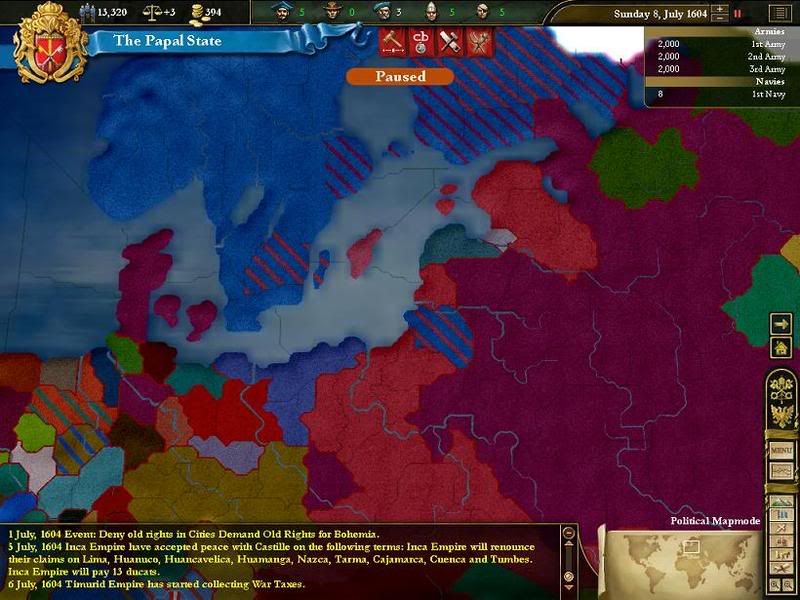Decrease game speed with the minus button
This screenshot has width=800, height=600.
(x=718, y=19)
